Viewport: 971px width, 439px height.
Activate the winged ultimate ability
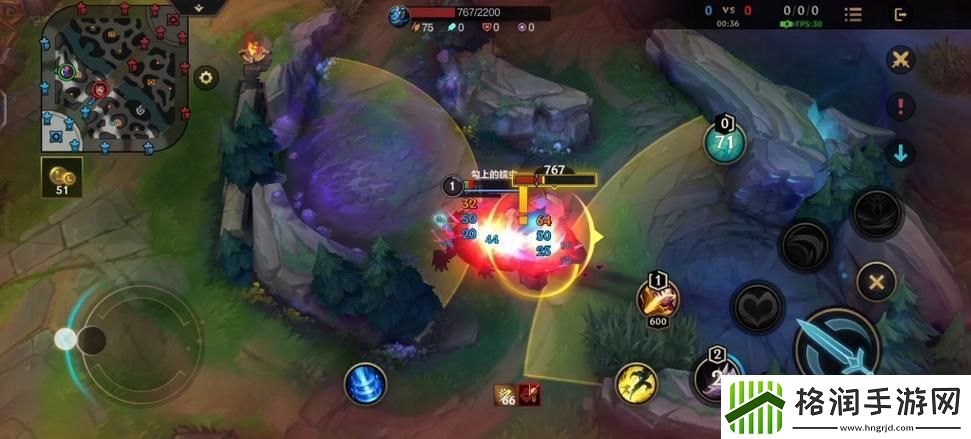coord(877,212)
